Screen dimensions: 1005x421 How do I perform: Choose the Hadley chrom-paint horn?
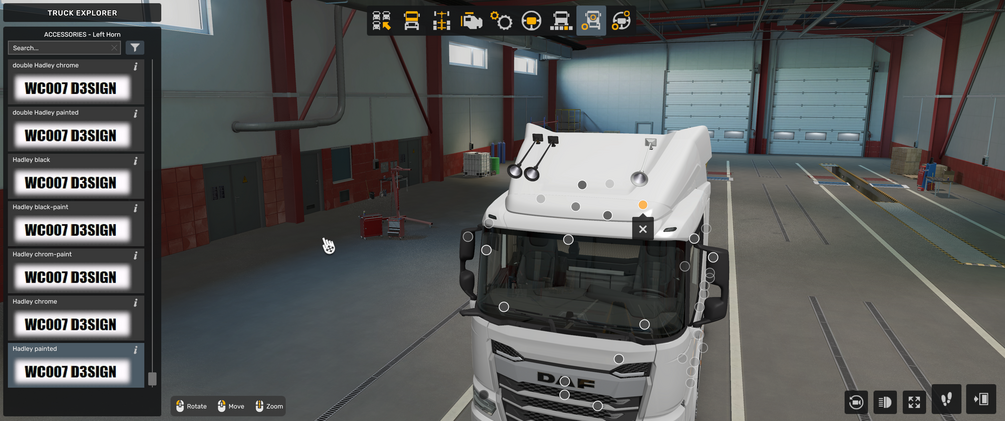click(x=70, y=276)
